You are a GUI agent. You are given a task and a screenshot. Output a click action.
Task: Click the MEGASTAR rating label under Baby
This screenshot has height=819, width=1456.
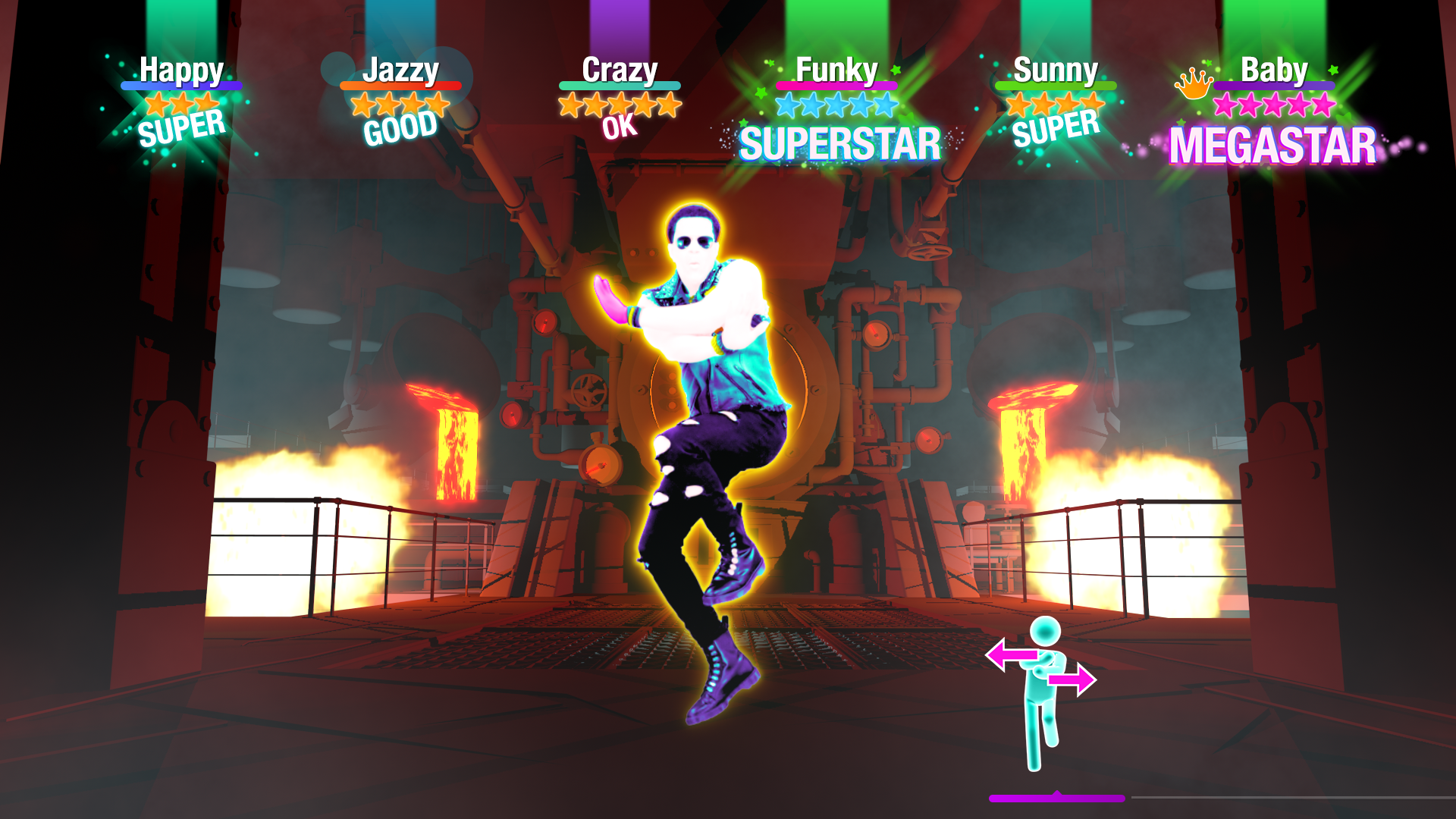[x=1272, y=144]
